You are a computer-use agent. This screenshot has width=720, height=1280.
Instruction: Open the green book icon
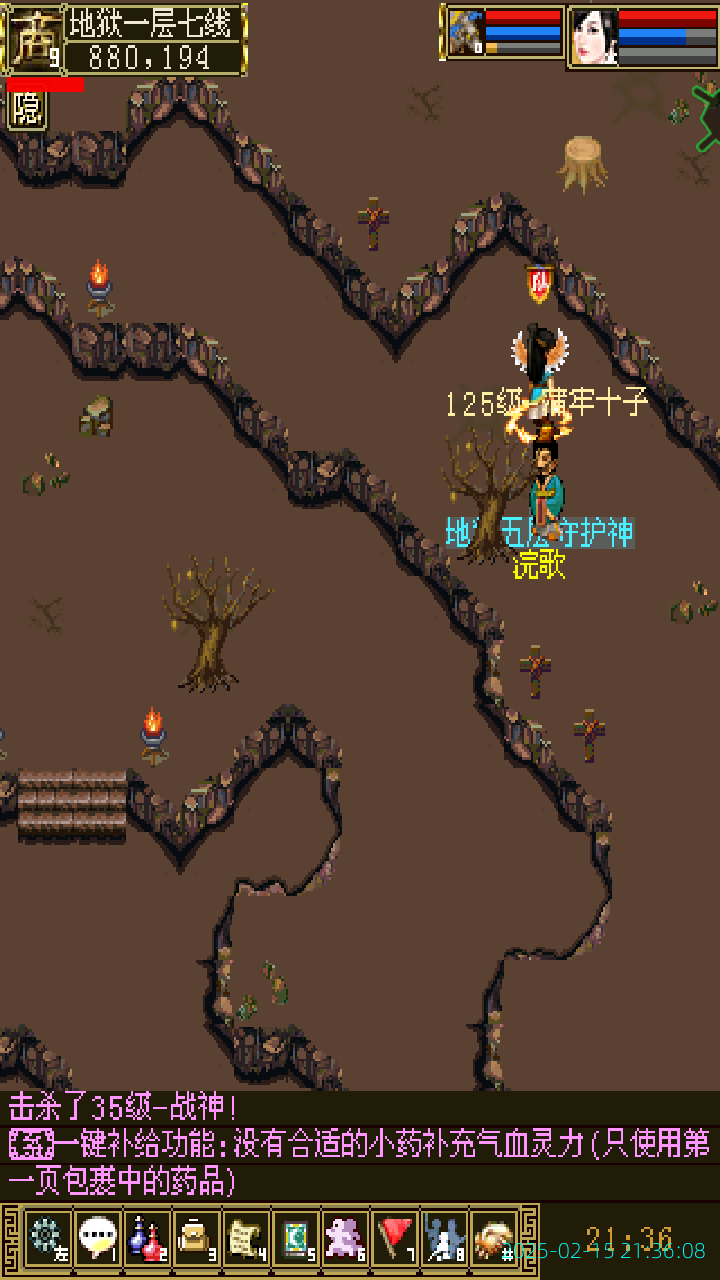(x=296, y=1237)
